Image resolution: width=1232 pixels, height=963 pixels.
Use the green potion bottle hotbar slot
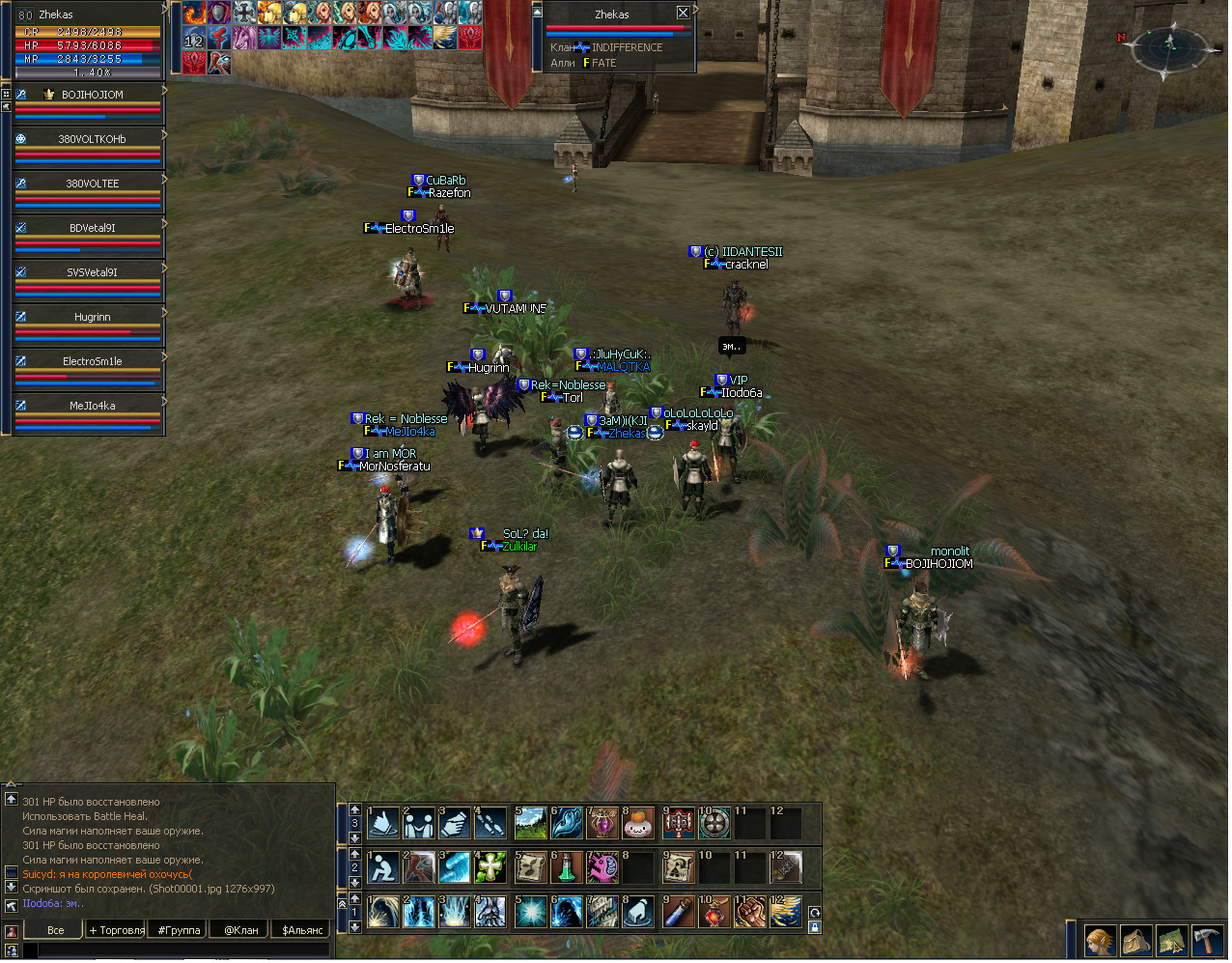click(x=567, y=867)
